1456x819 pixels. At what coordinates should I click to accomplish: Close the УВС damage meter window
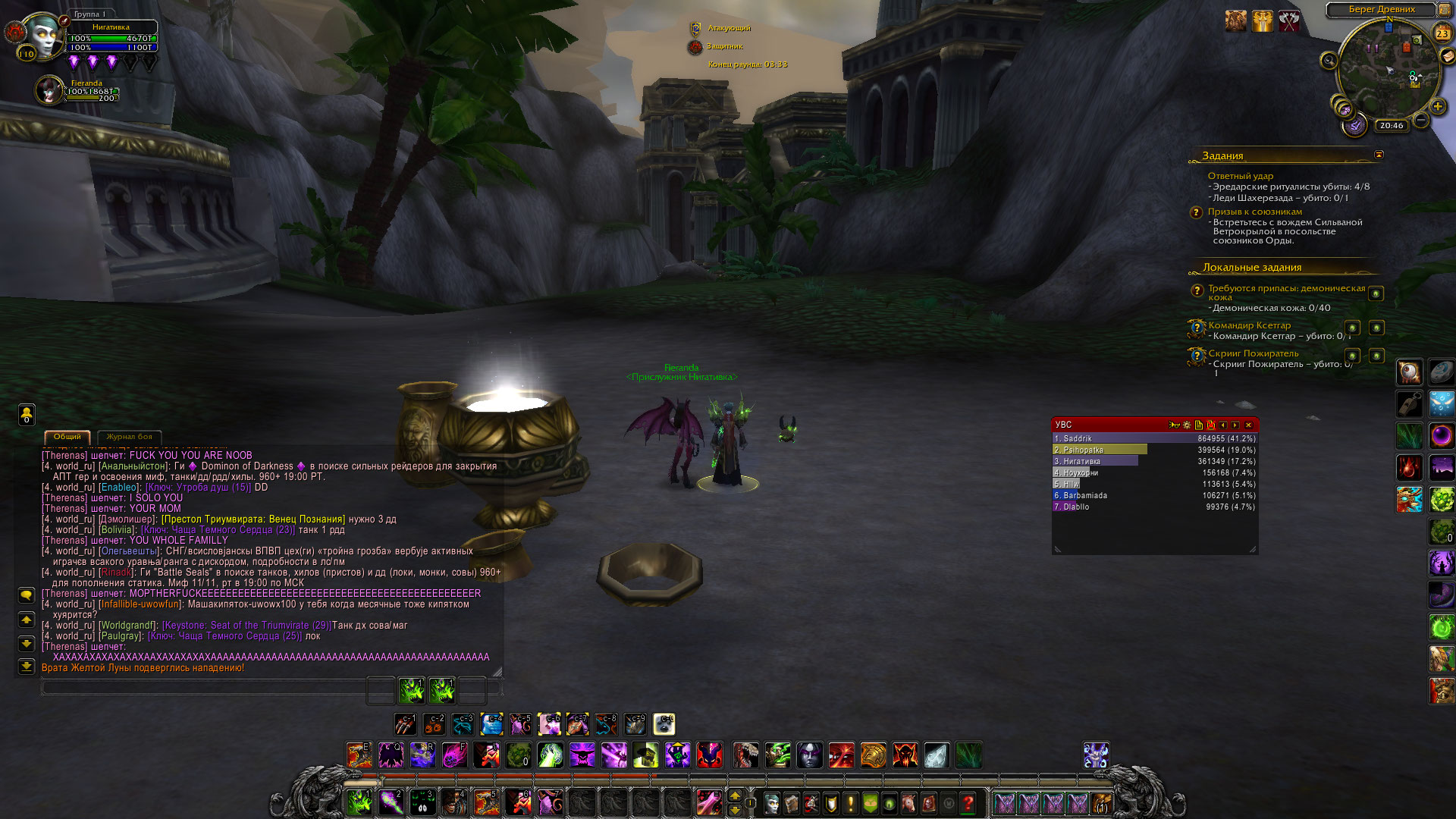pos(1248,425)
